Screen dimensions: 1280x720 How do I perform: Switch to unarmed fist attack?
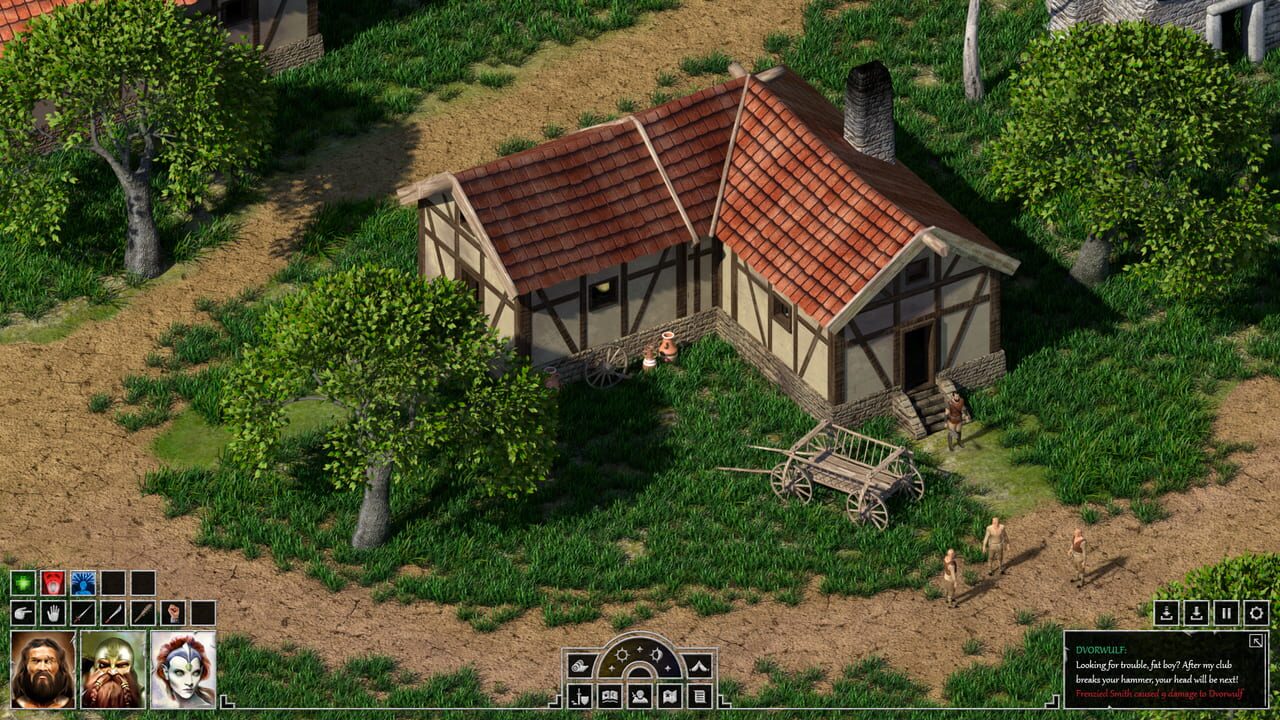tap(173, 613)
